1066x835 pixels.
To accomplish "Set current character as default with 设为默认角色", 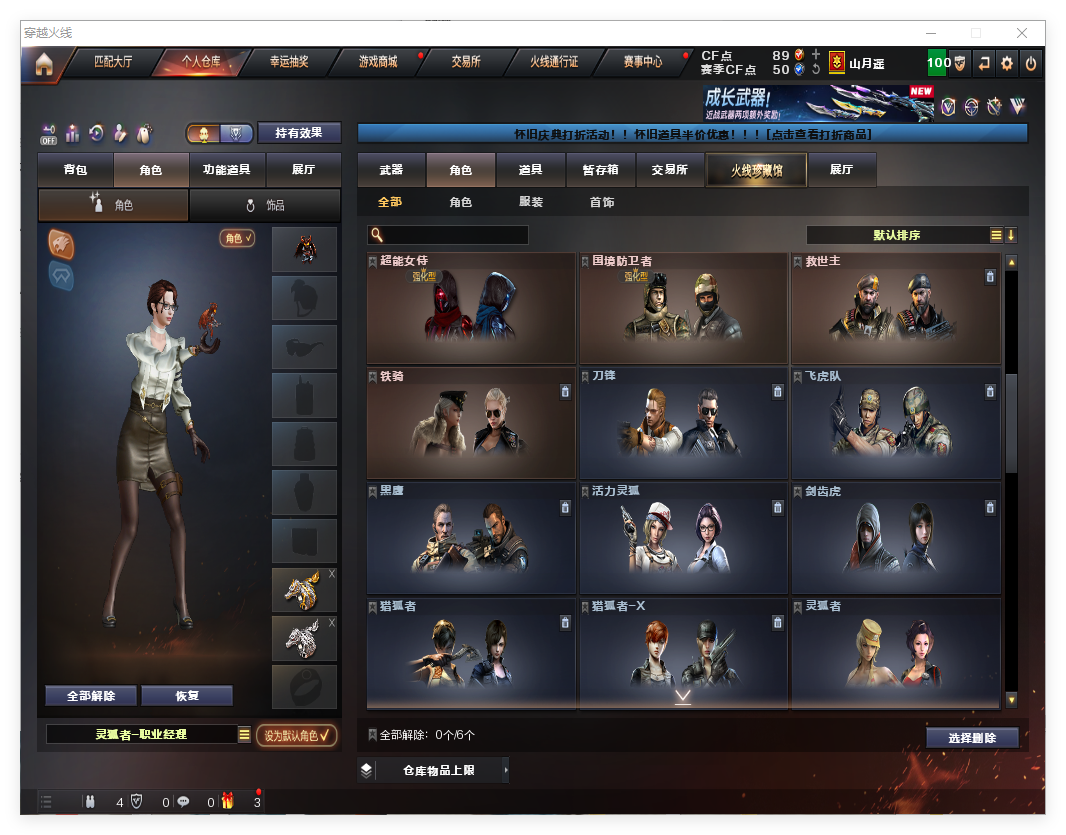I will tap(296, 735).
